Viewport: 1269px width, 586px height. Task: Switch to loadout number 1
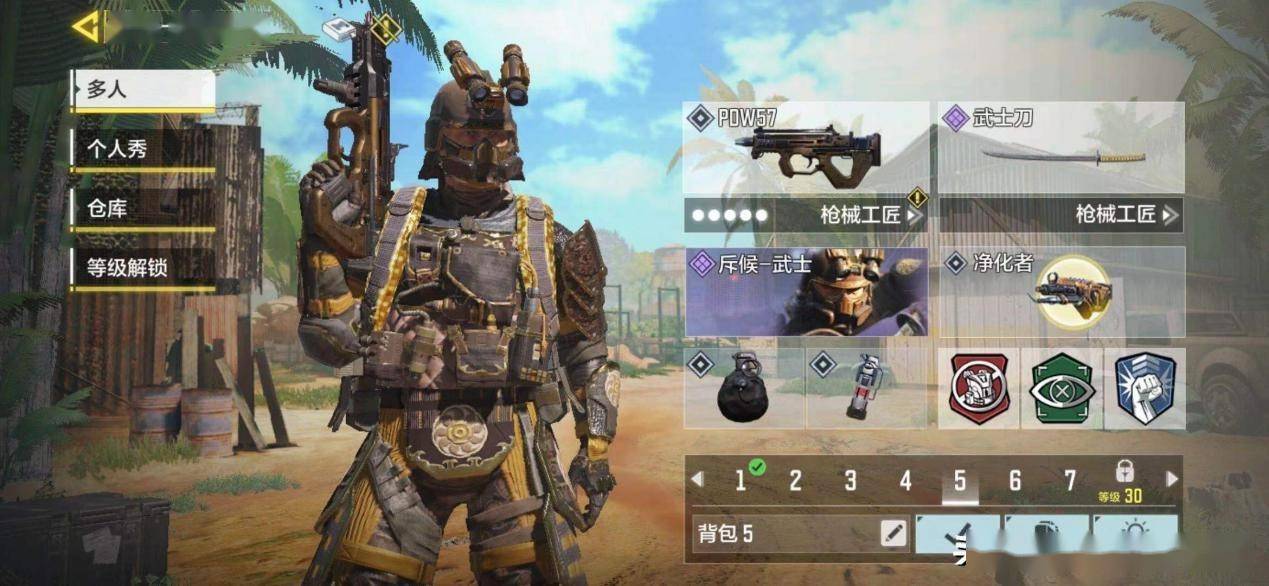coord(741,481)
